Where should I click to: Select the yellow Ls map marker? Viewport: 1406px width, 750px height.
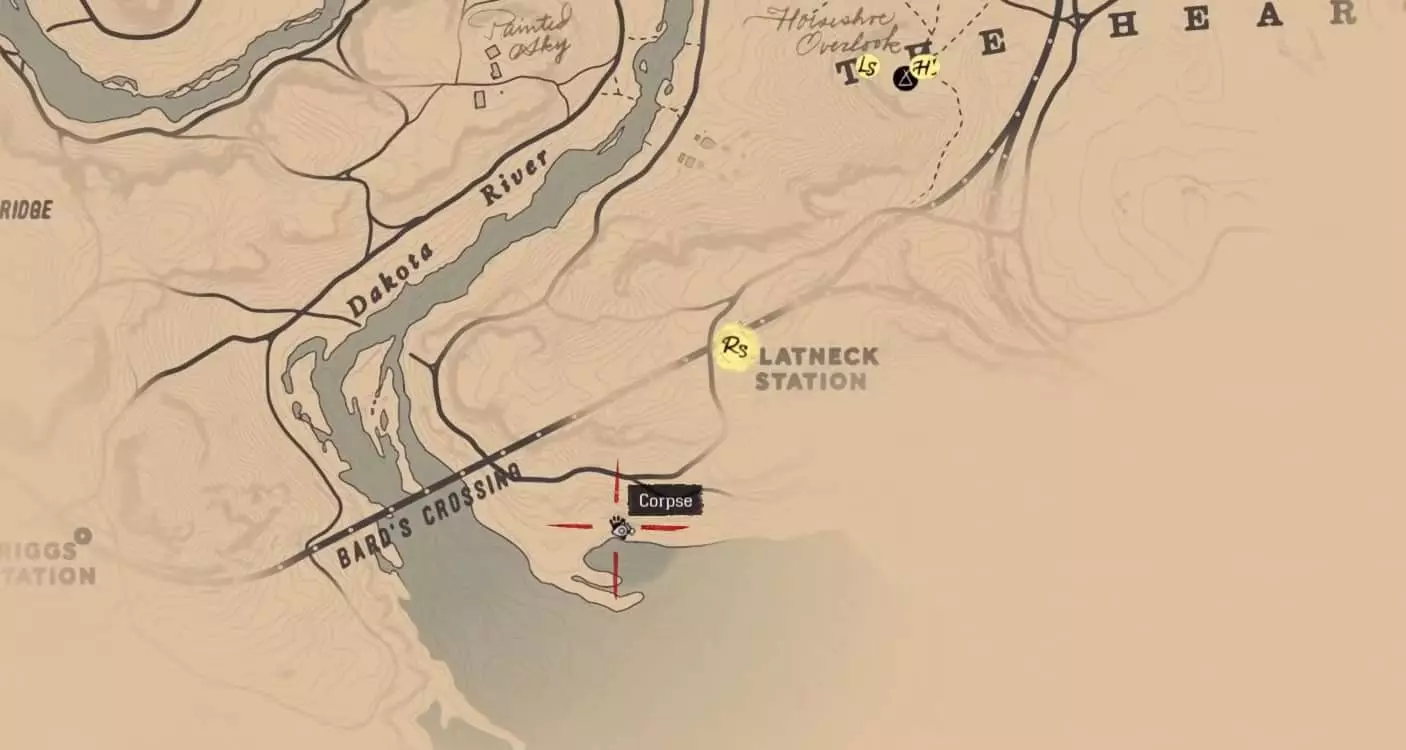(867, 68)
